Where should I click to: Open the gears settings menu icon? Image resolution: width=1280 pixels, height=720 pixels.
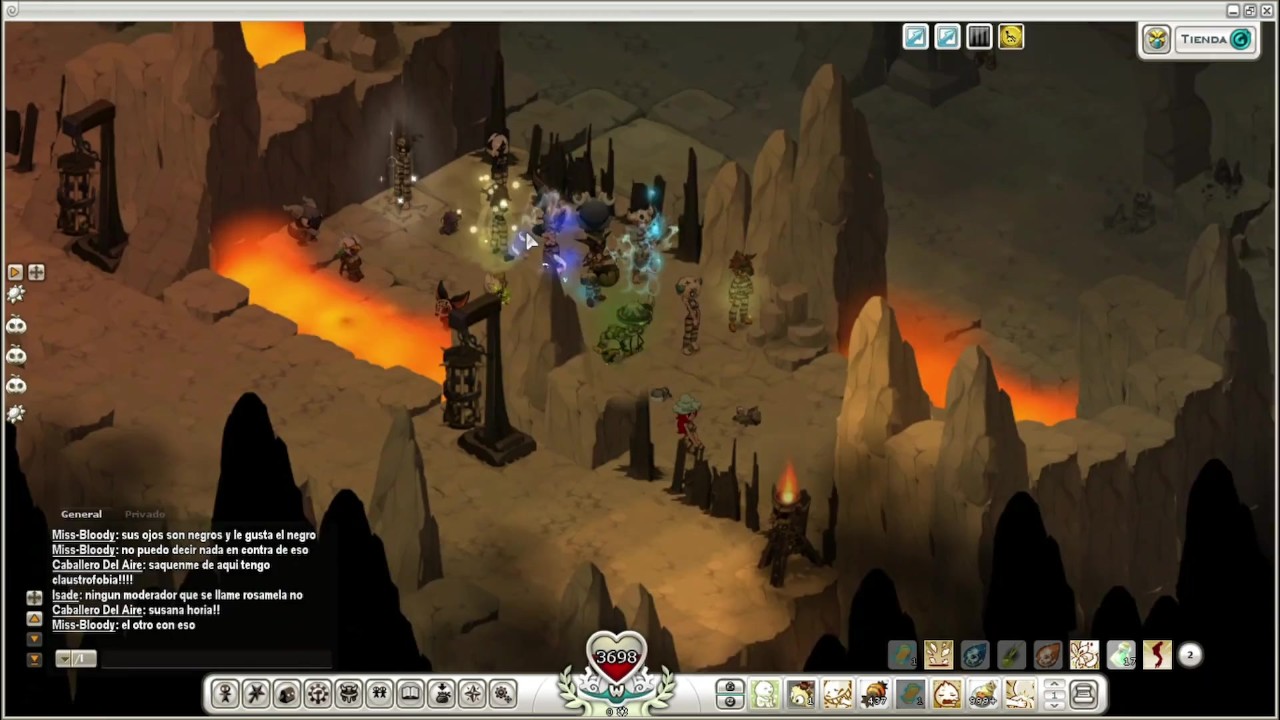pos(503,693)
